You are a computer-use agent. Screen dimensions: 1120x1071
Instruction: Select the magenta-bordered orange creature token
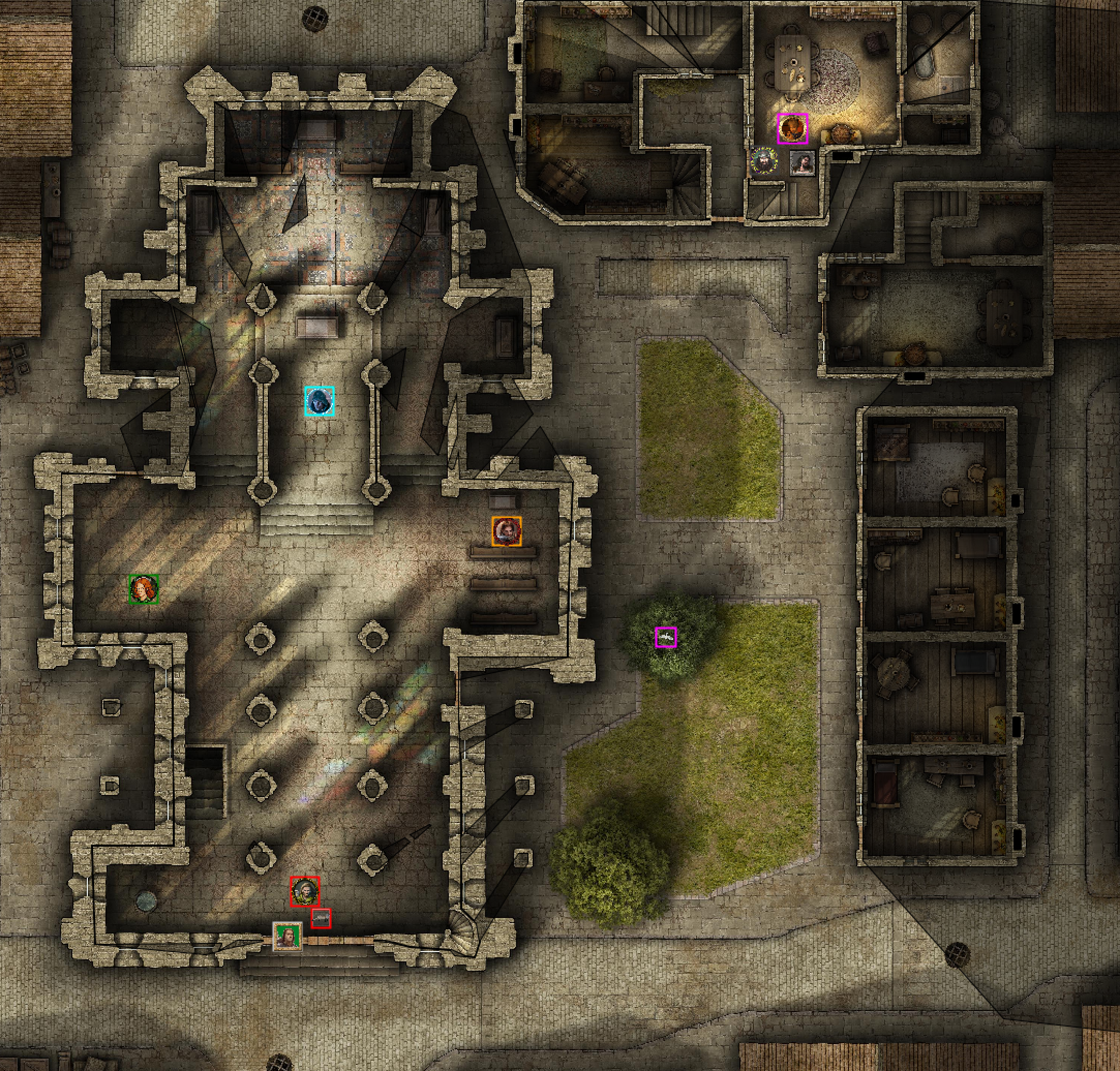tap(792, 129)
